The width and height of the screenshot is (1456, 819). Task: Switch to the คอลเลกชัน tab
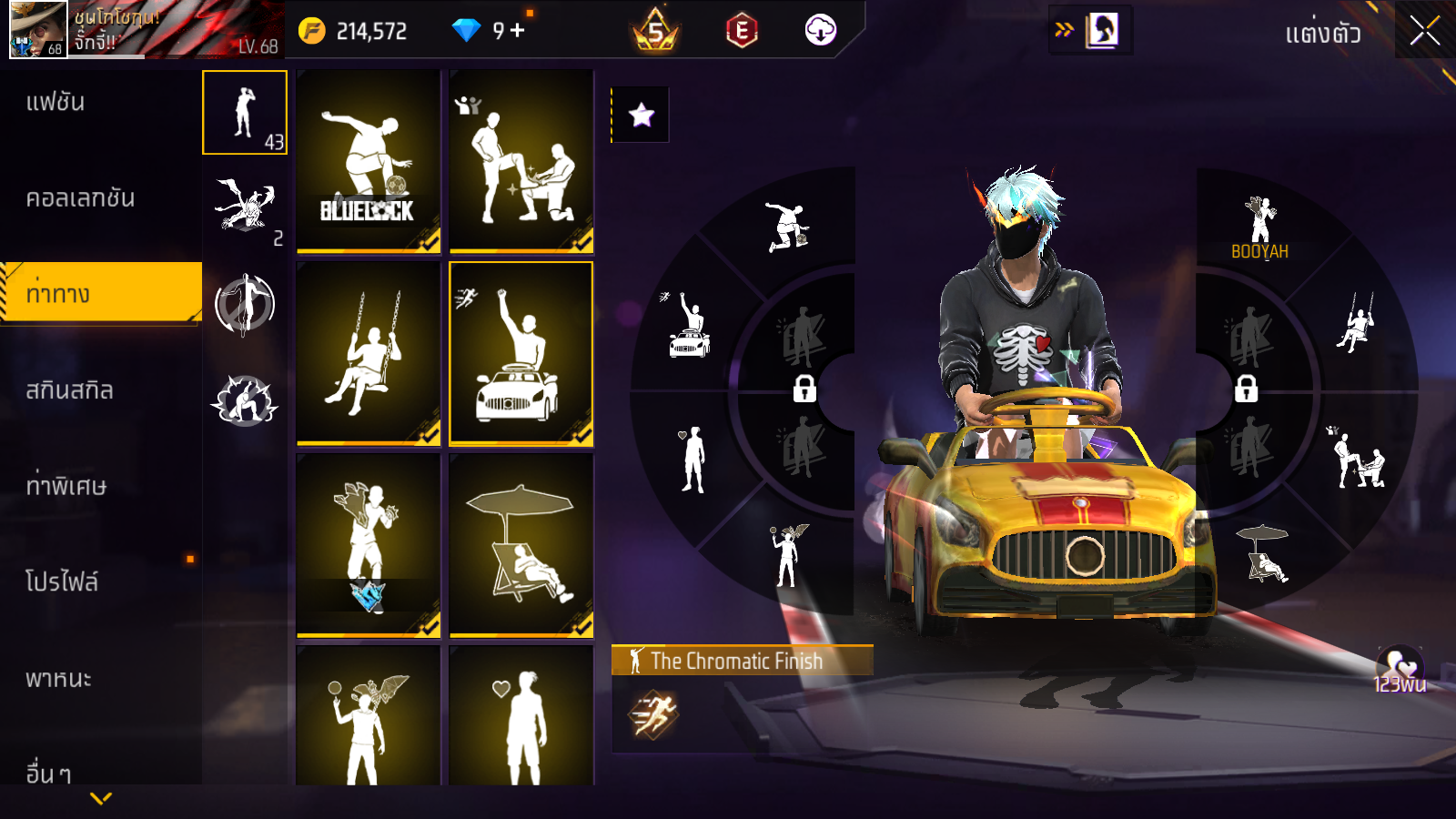[80, 198]
